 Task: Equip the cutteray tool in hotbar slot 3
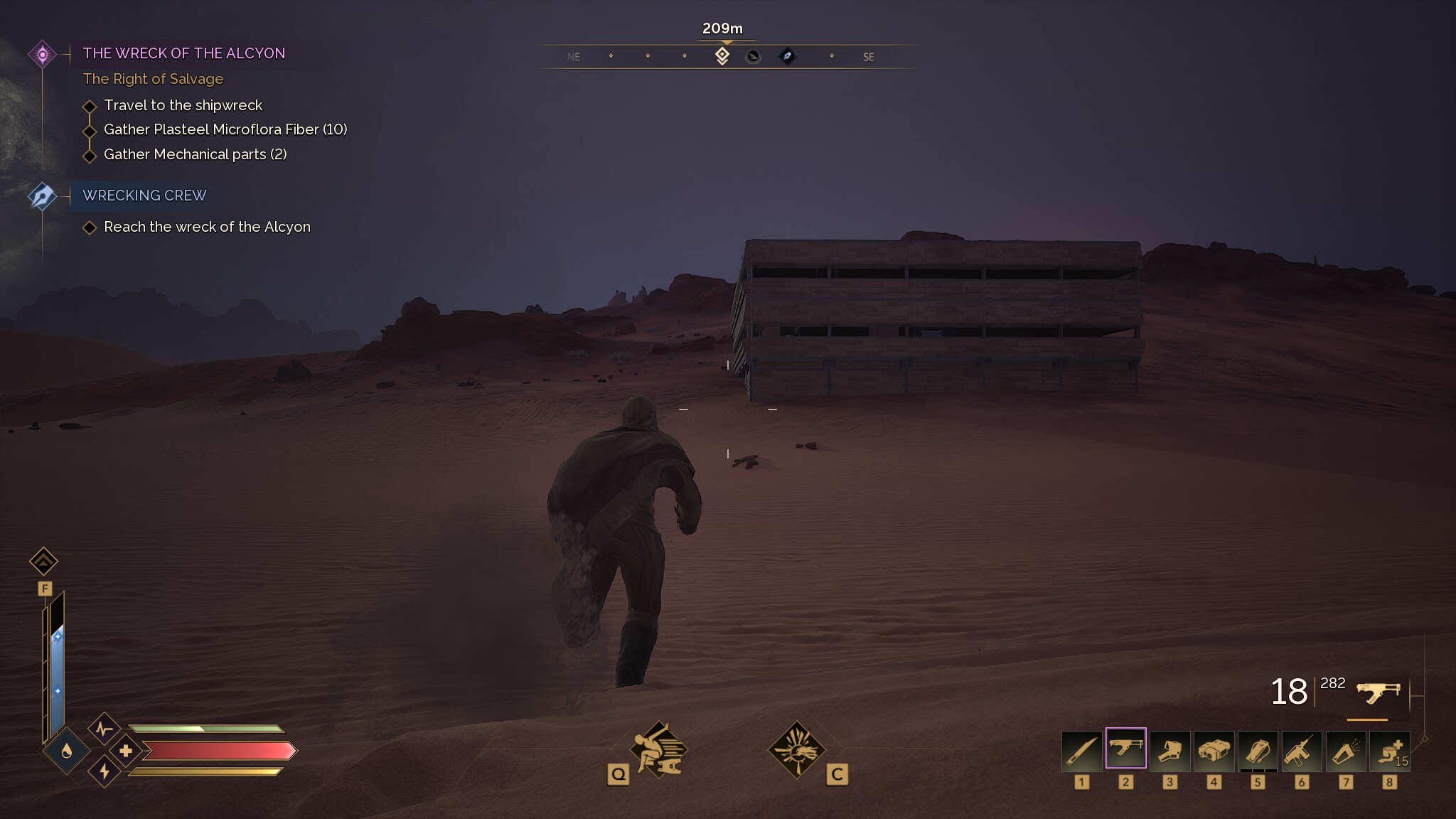[x=1170, y=751]
